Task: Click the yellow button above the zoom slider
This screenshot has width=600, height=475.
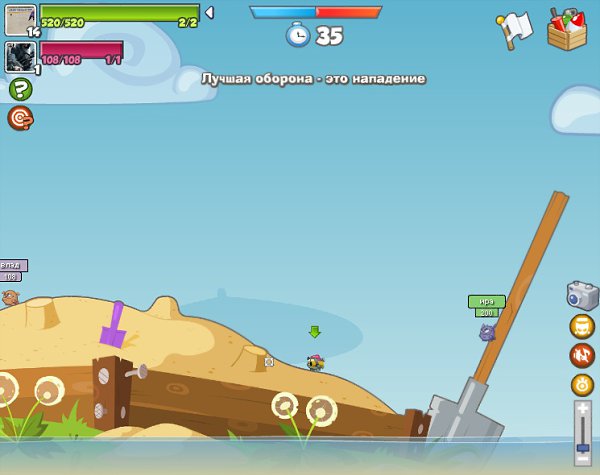Action: 582,384
